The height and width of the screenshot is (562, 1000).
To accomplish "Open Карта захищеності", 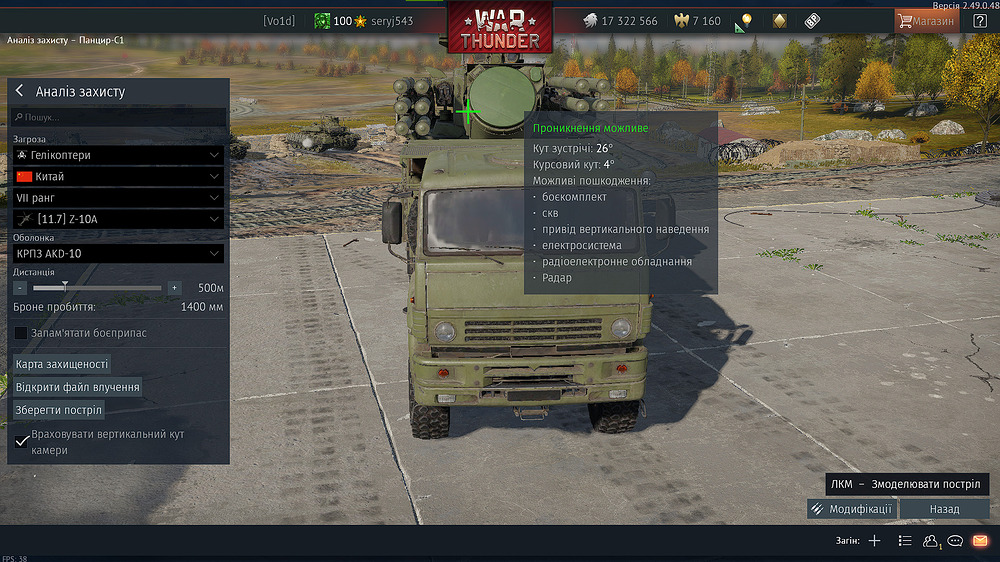I will (62, 364).
